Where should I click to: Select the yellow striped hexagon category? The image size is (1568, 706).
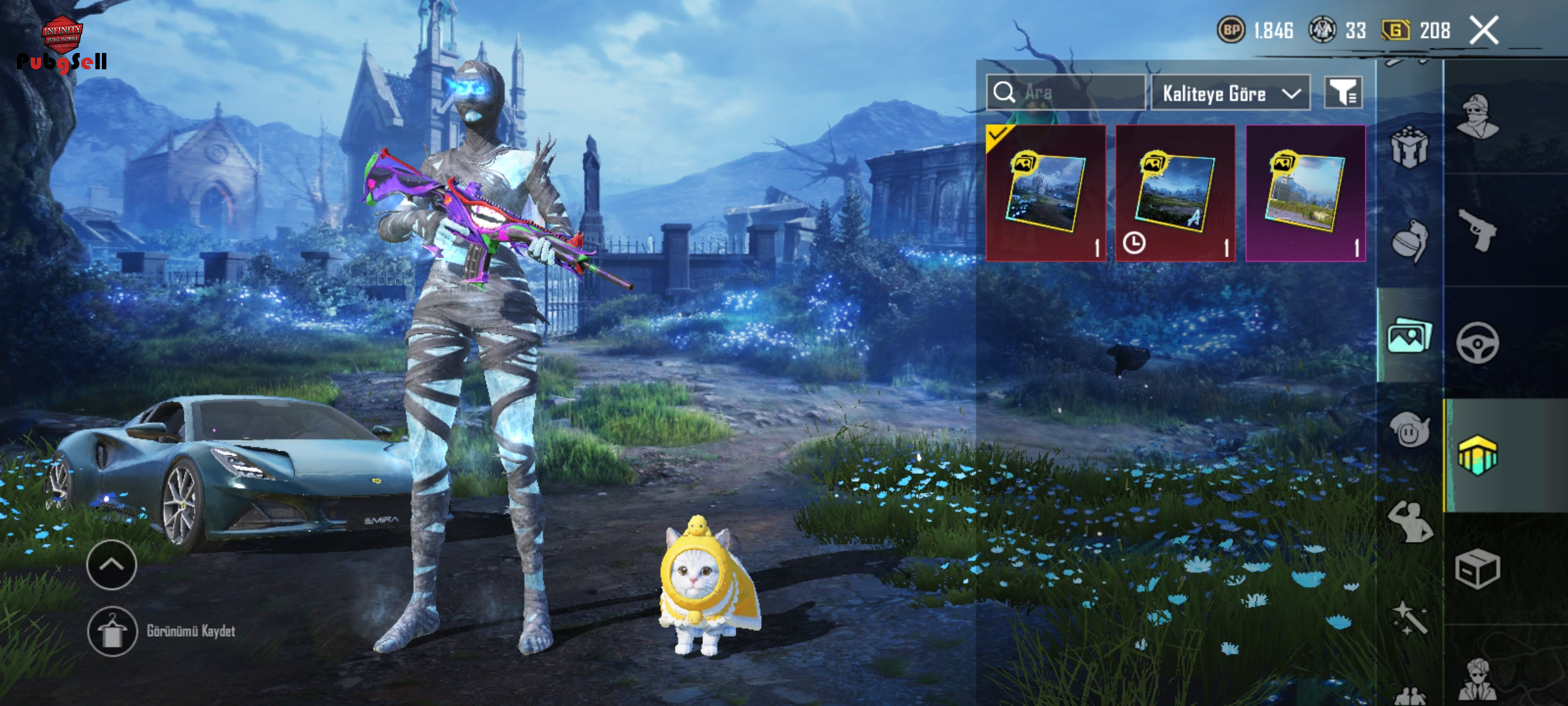pyautogui.click(x=1478, y=455)
